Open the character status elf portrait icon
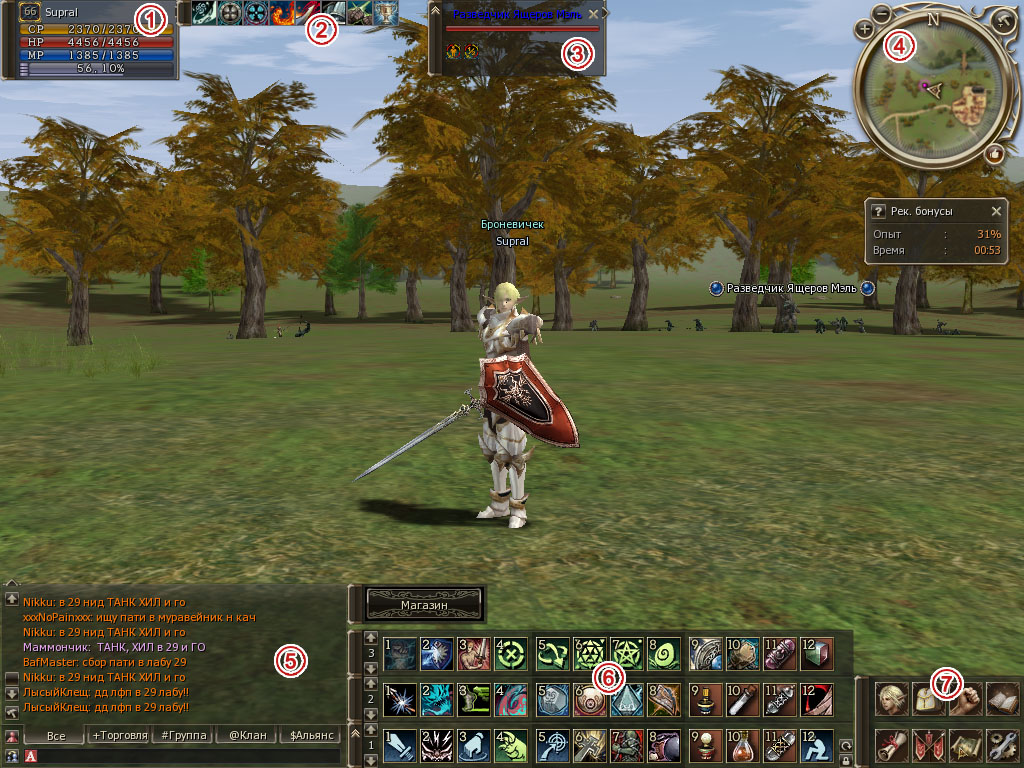This screenshot has width=1024, height=768. pos(892,698)
